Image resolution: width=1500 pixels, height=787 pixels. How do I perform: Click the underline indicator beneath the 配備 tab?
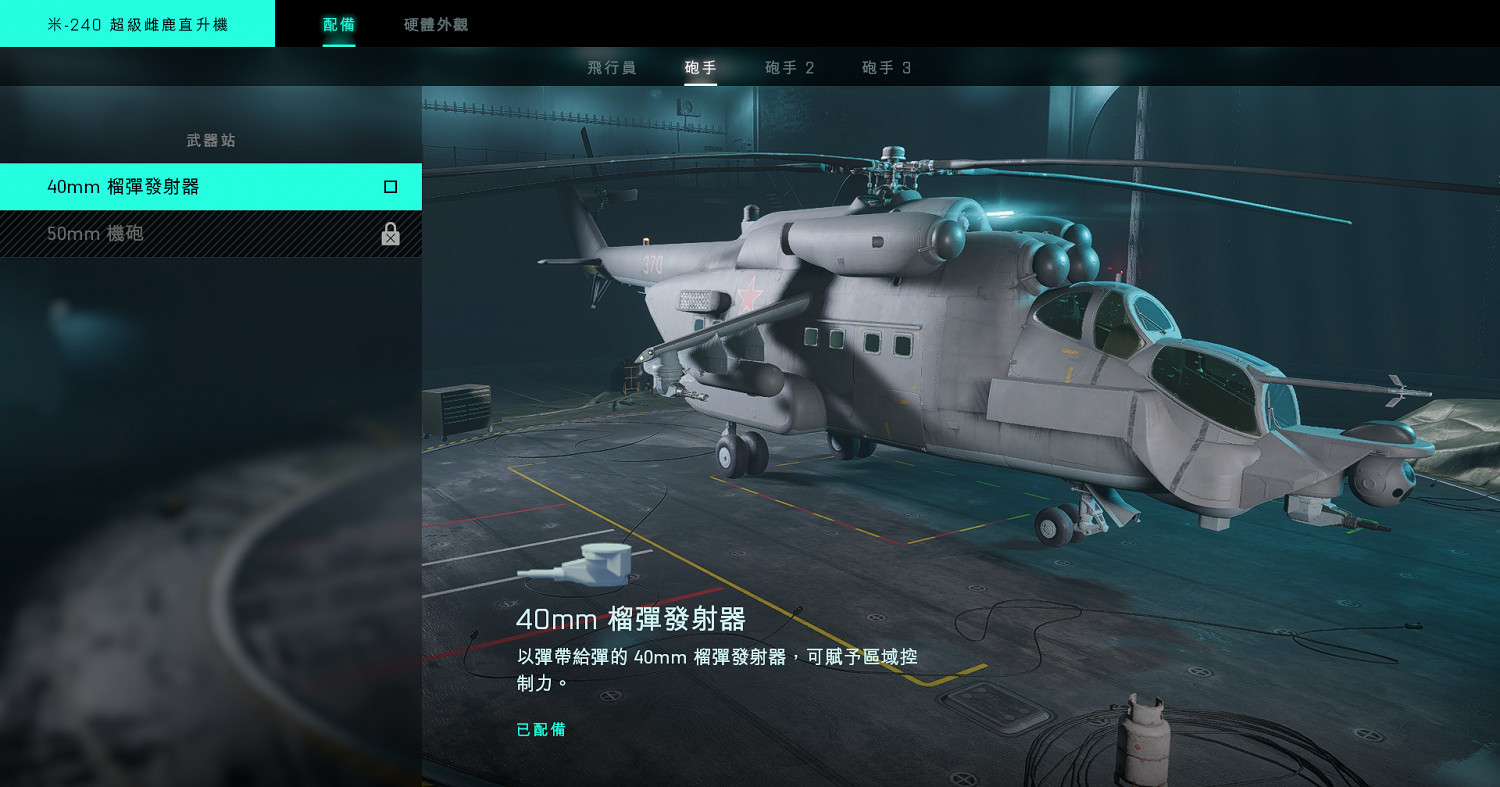pos(338,44)
